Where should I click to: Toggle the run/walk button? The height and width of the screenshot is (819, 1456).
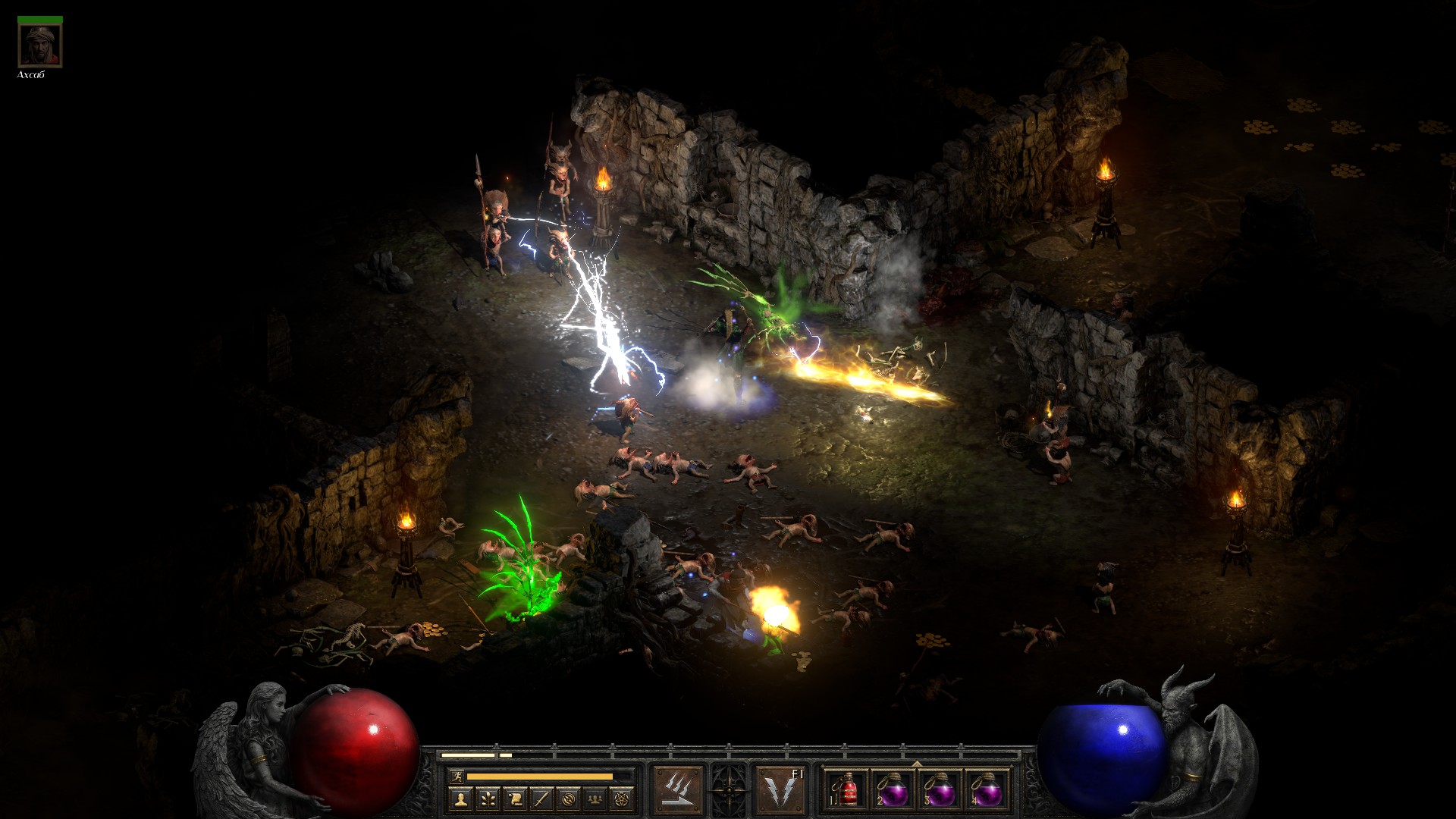[455, 776]
